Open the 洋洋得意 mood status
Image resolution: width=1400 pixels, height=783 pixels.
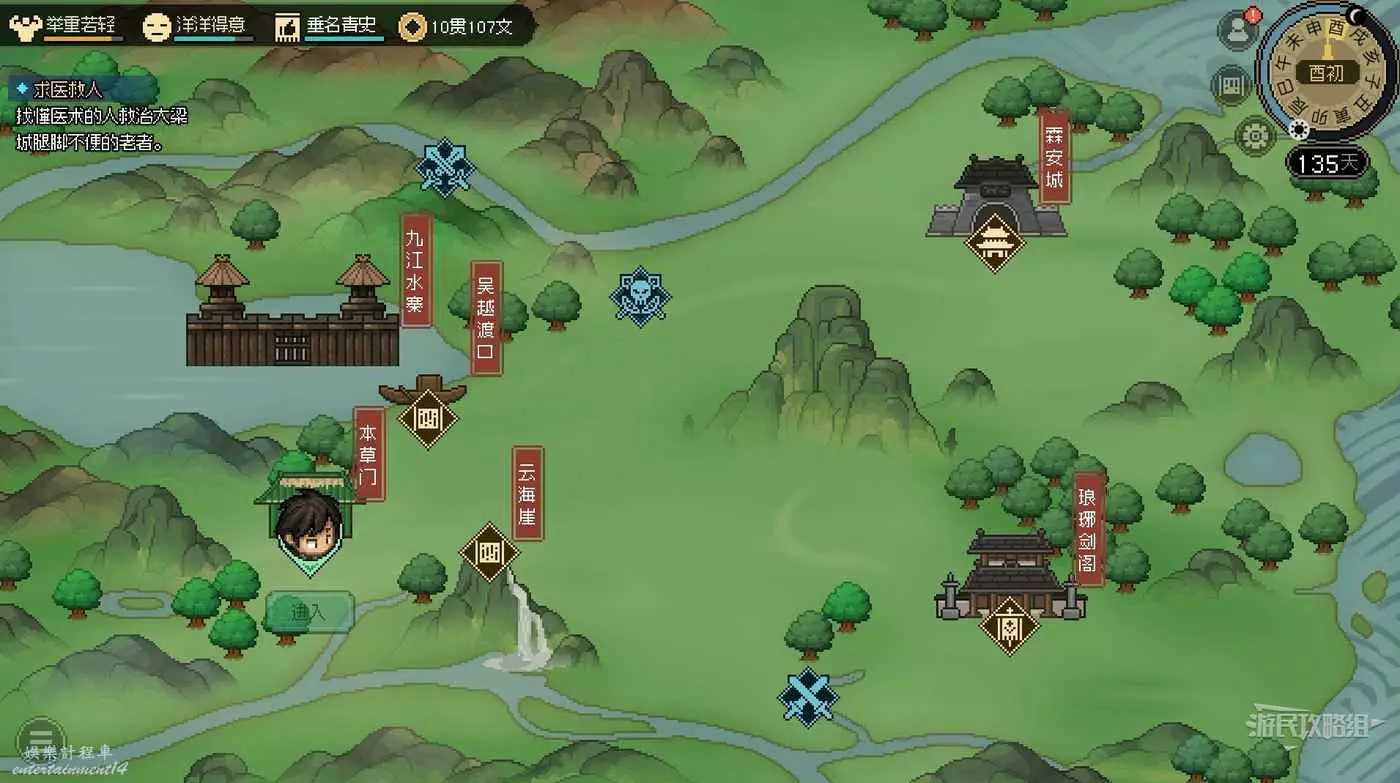point(198,26)
